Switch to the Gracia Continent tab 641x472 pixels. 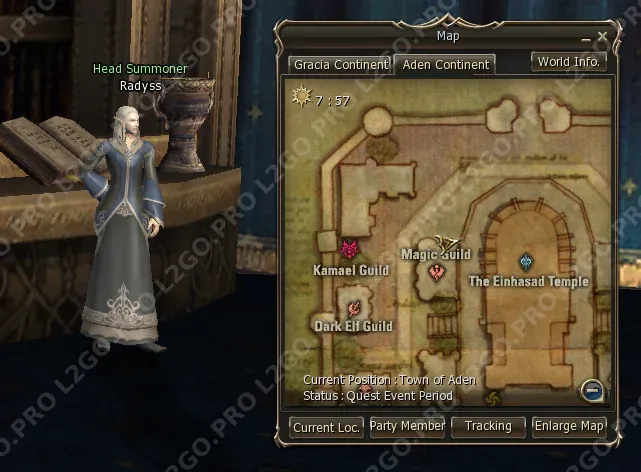pyautogui.click(x=340, y=64)
